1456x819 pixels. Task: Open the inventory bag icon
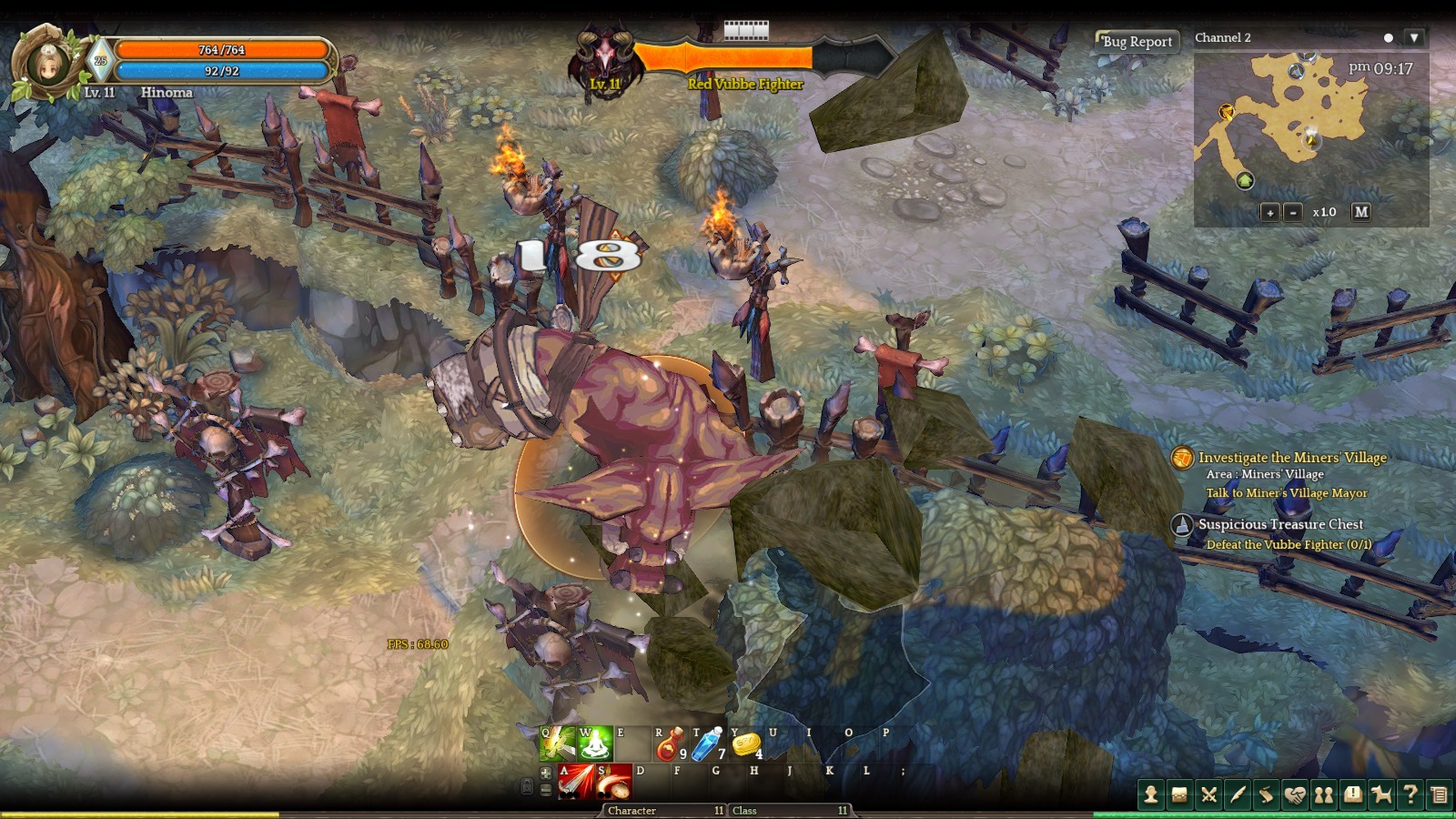(1179, 794)
